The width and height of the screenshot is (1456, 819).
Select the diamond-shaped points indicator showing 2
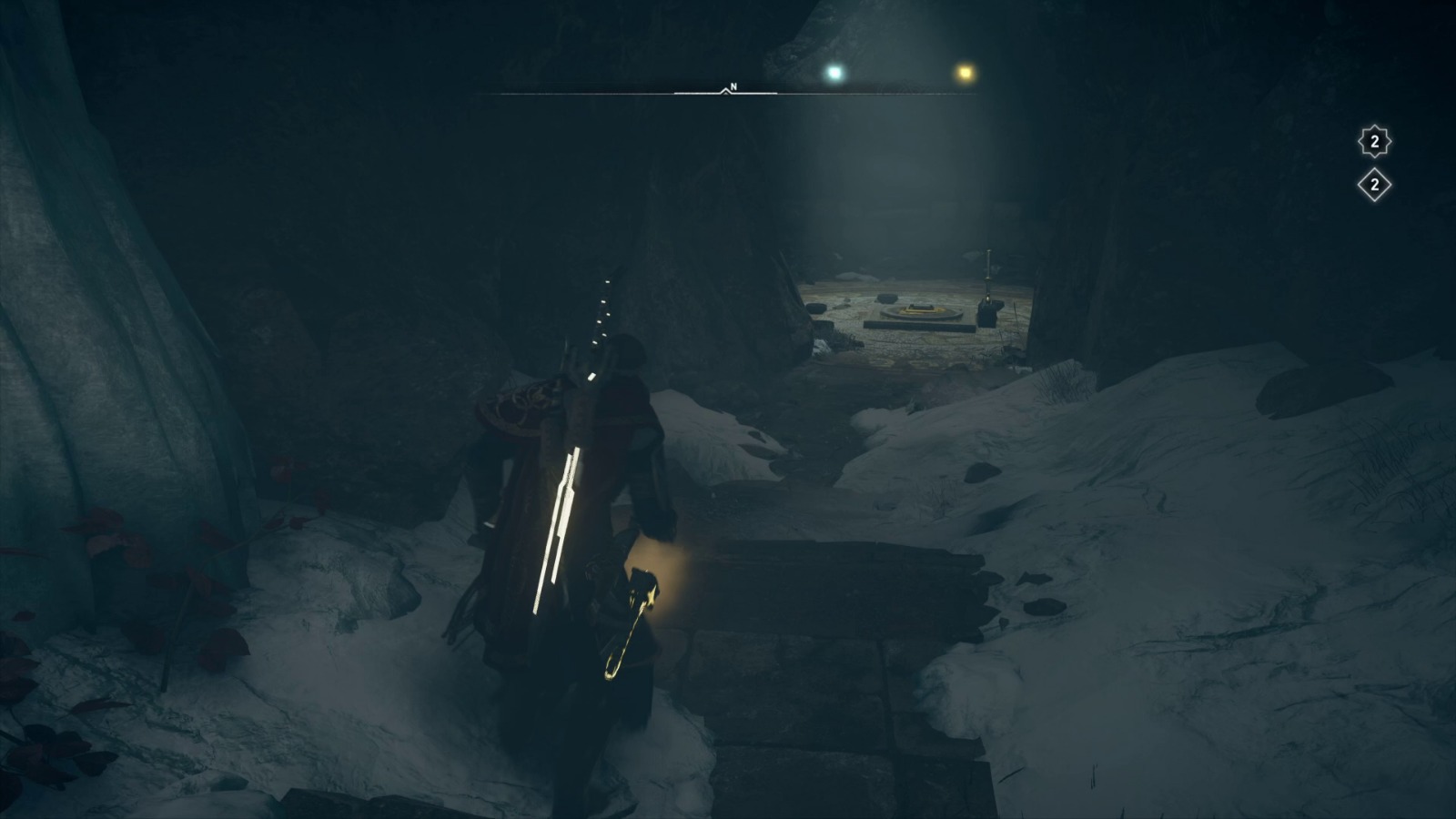tap(1374, 185)
